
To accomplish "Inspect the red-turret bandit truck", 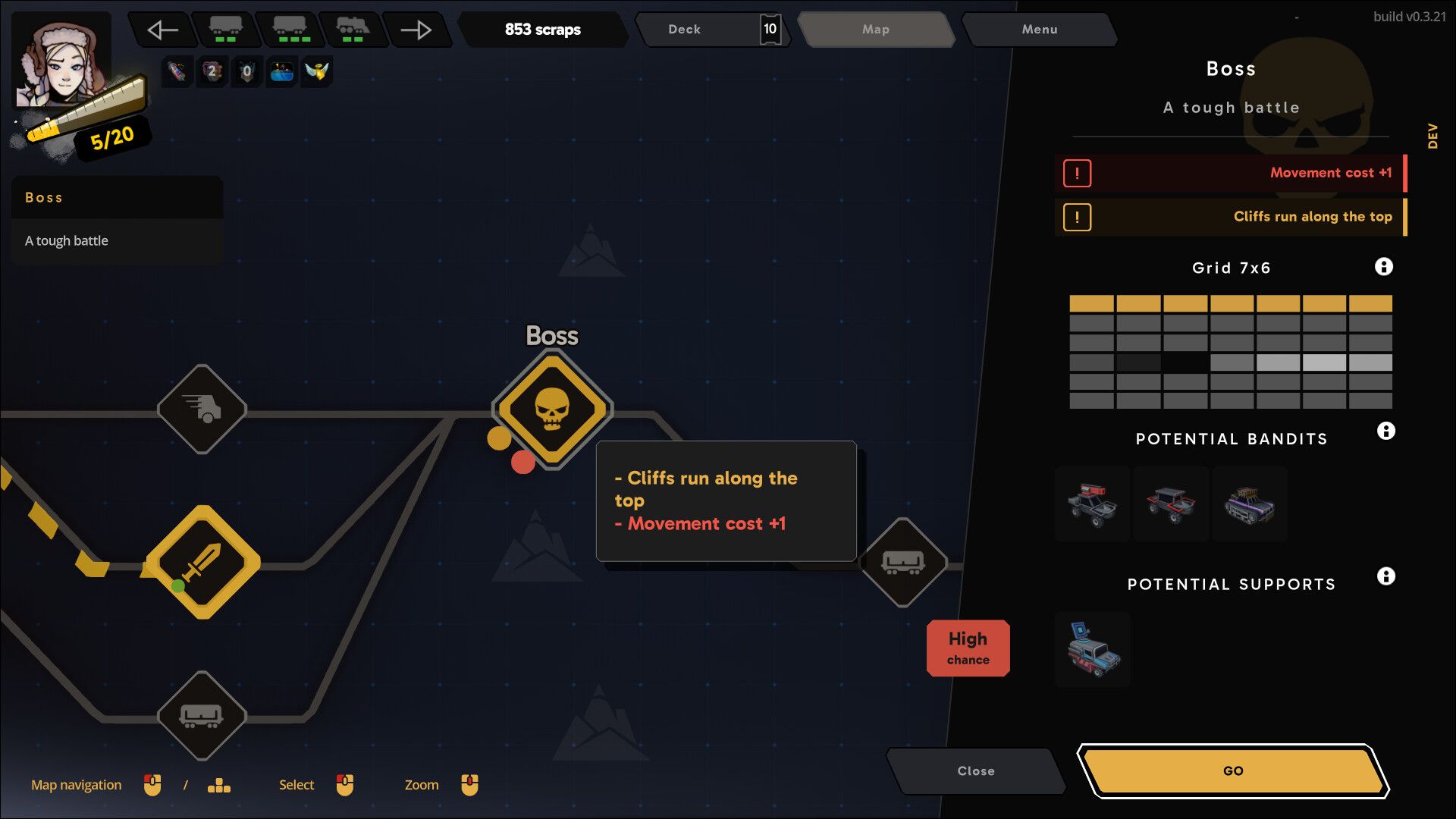I will pos(1092,504).
